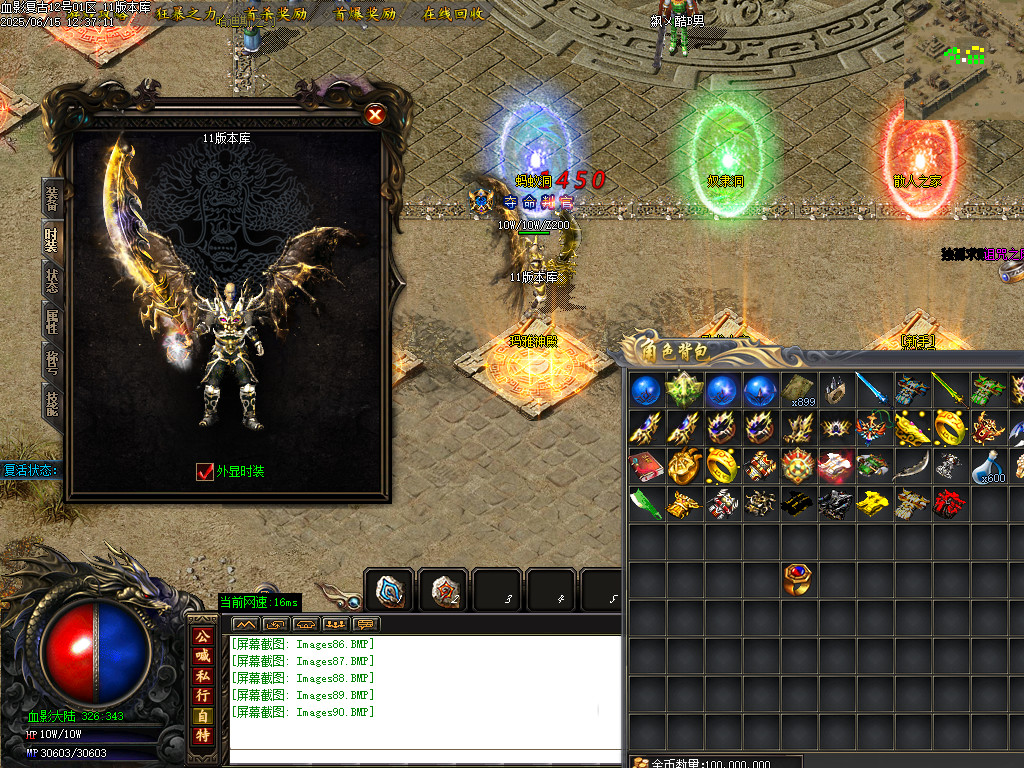Open the 技能 skills tab
Viewport: 1024px width, 768px height.
[x=51, y=401]
